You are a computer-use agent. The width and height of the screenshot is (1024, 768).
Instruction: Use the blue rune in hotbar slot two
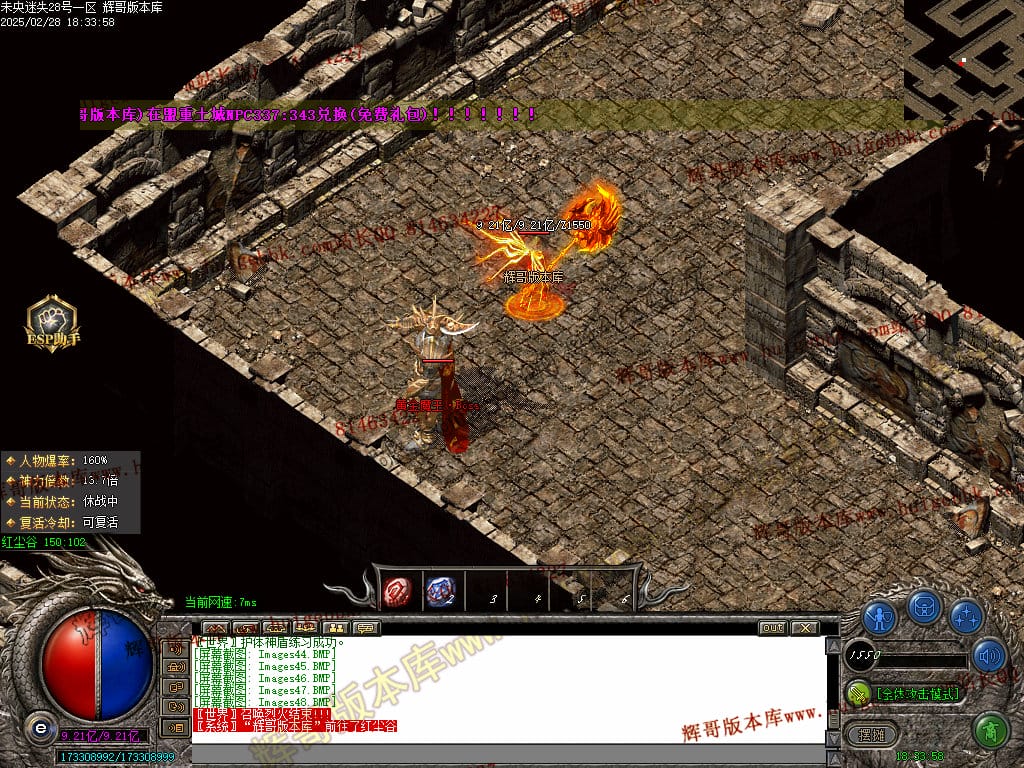click(x=441, y=591)
